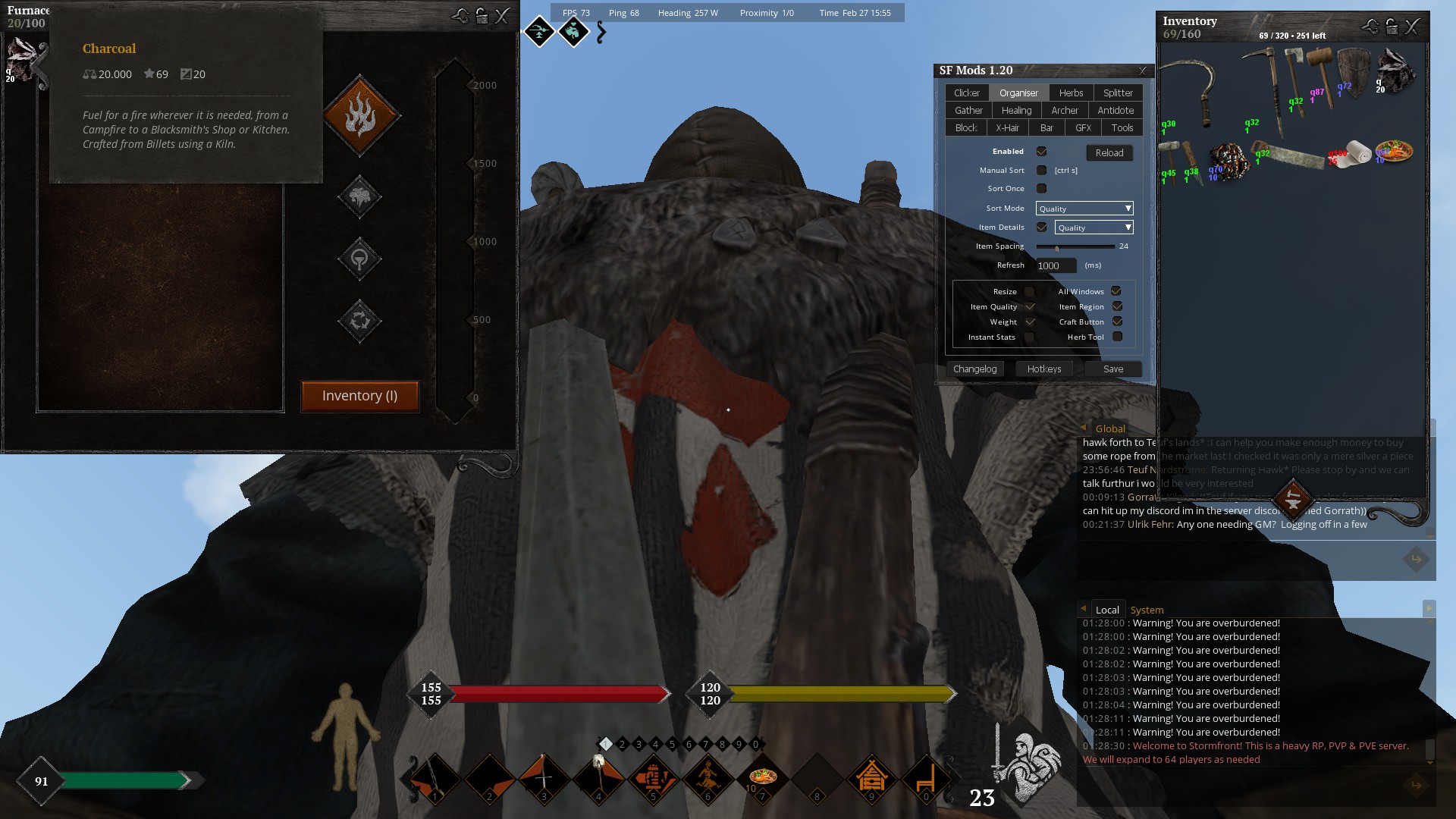Image resolution: width=1456 pixels, height=819 pixels.
Task: Open the Herbs tab
Action: pyautogui.click(x=1071, y=93)
